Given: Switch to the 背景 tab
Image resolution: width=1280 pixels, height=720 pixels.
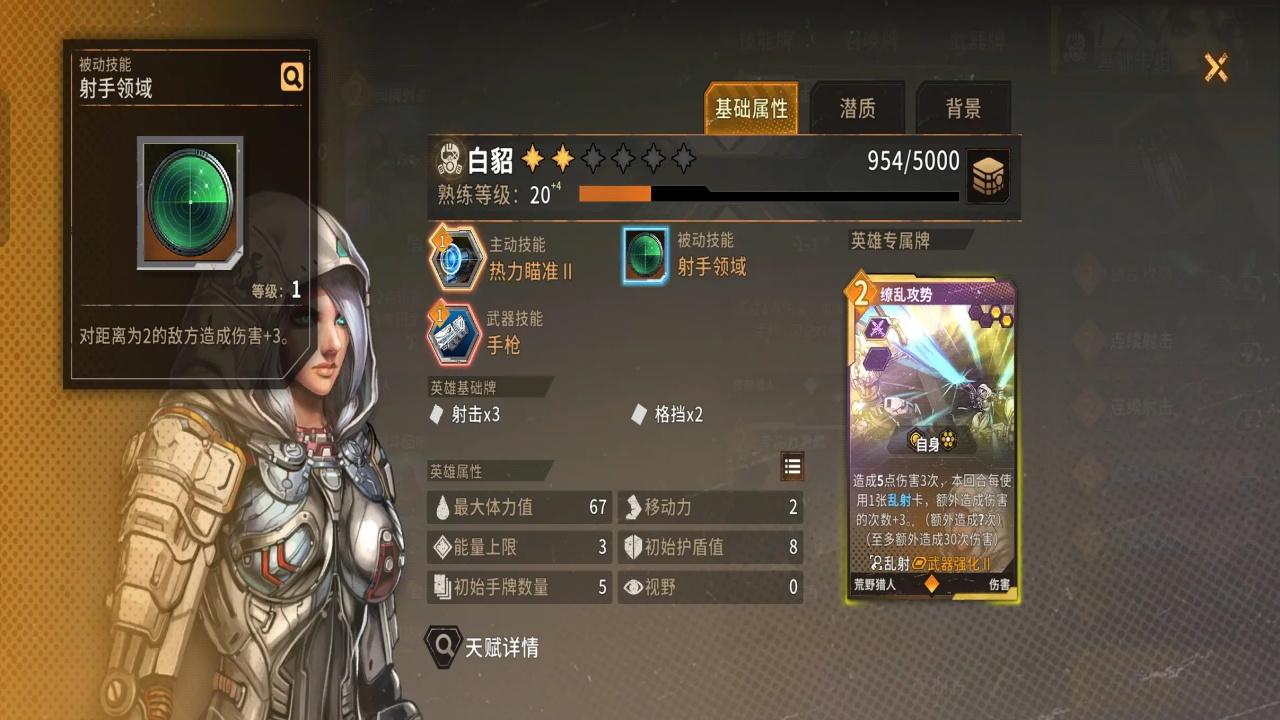Looking at the screenshot, I should (963, 108).
